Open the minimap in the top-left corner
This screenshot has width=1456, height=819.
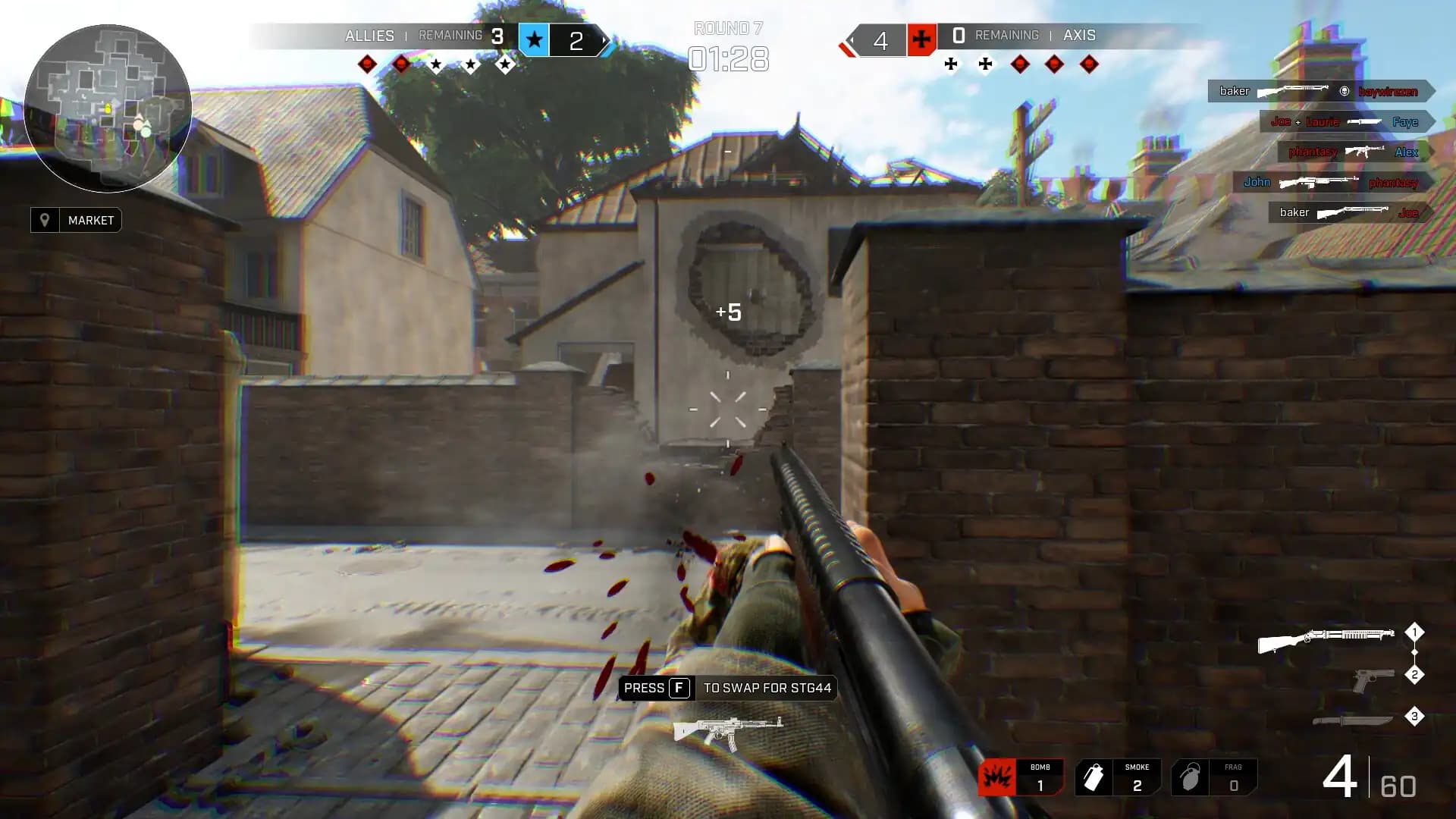coord(108,108)
